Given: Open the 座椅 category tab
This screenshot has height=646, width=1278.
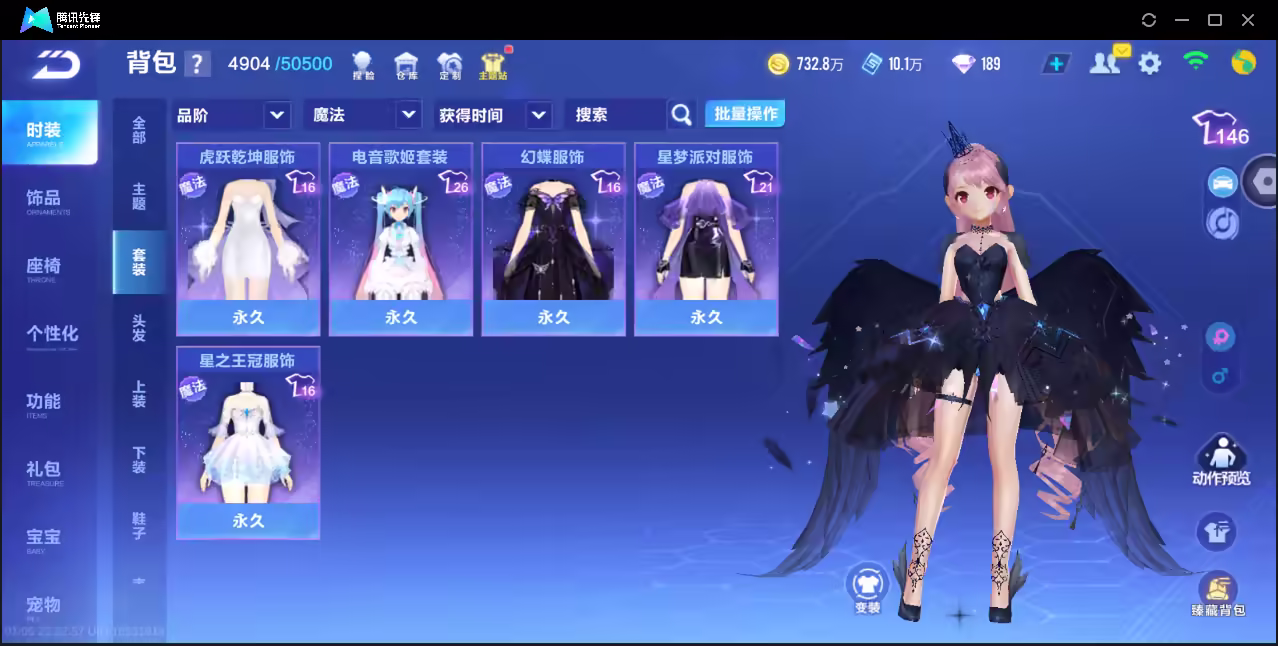Looking at the screenshot, I should [43, 267].
